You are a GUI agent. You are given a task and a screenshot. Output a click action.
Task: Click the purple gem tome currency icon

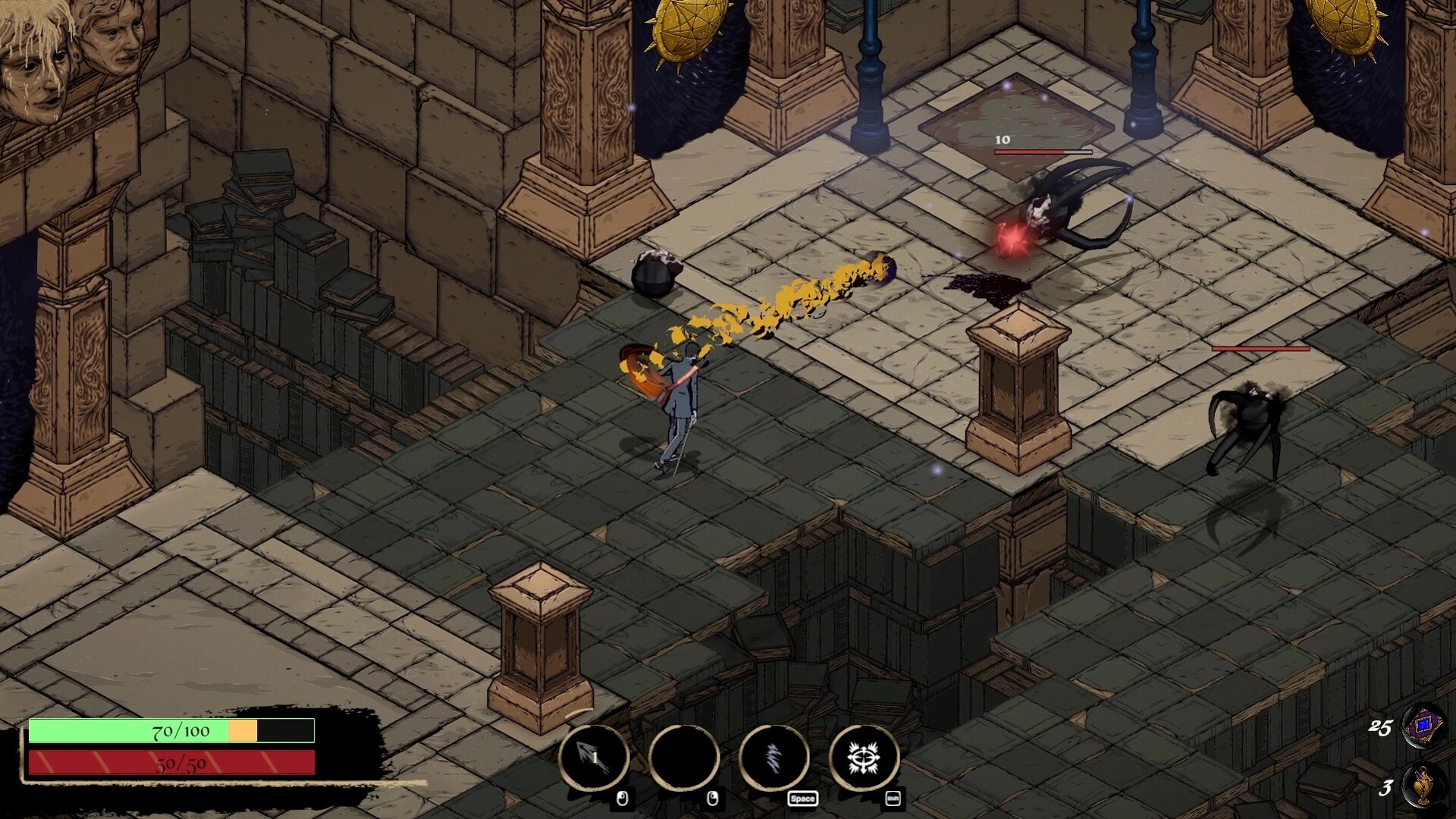[x=1423, y=727]
